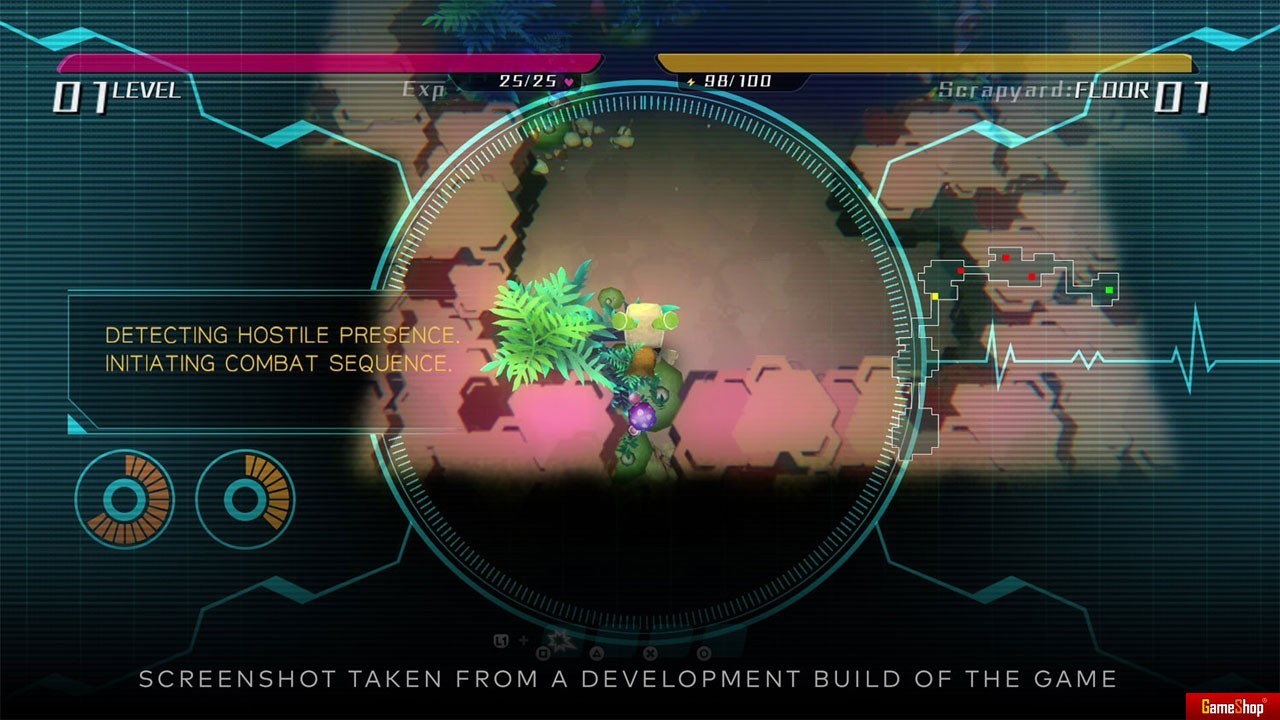This screenshot has width=1280, height=720.
Task: Select the yellow marker on the minimap
Action: (x=935, y=296)
